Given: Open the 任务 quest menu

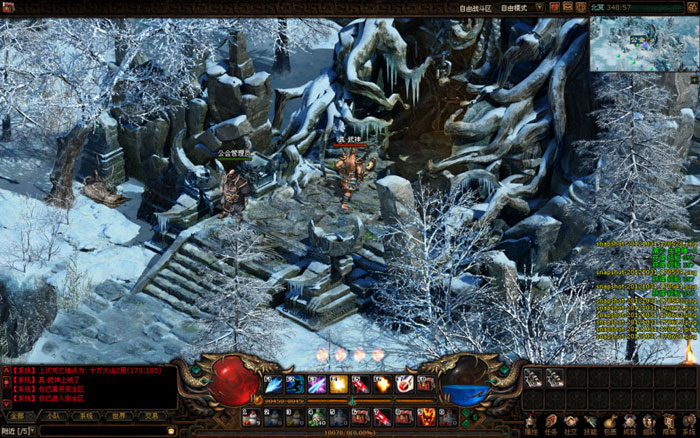Looking at the screenshot, I should pyautogui.click(x=551, y=424).
